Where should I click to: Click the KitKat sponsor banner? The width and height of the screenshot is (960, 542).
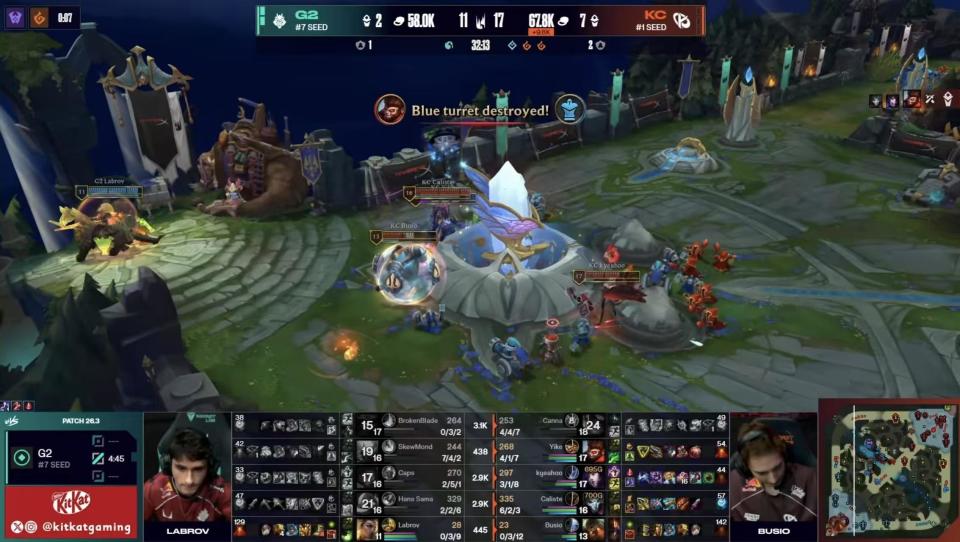click(x=71, y=500)
